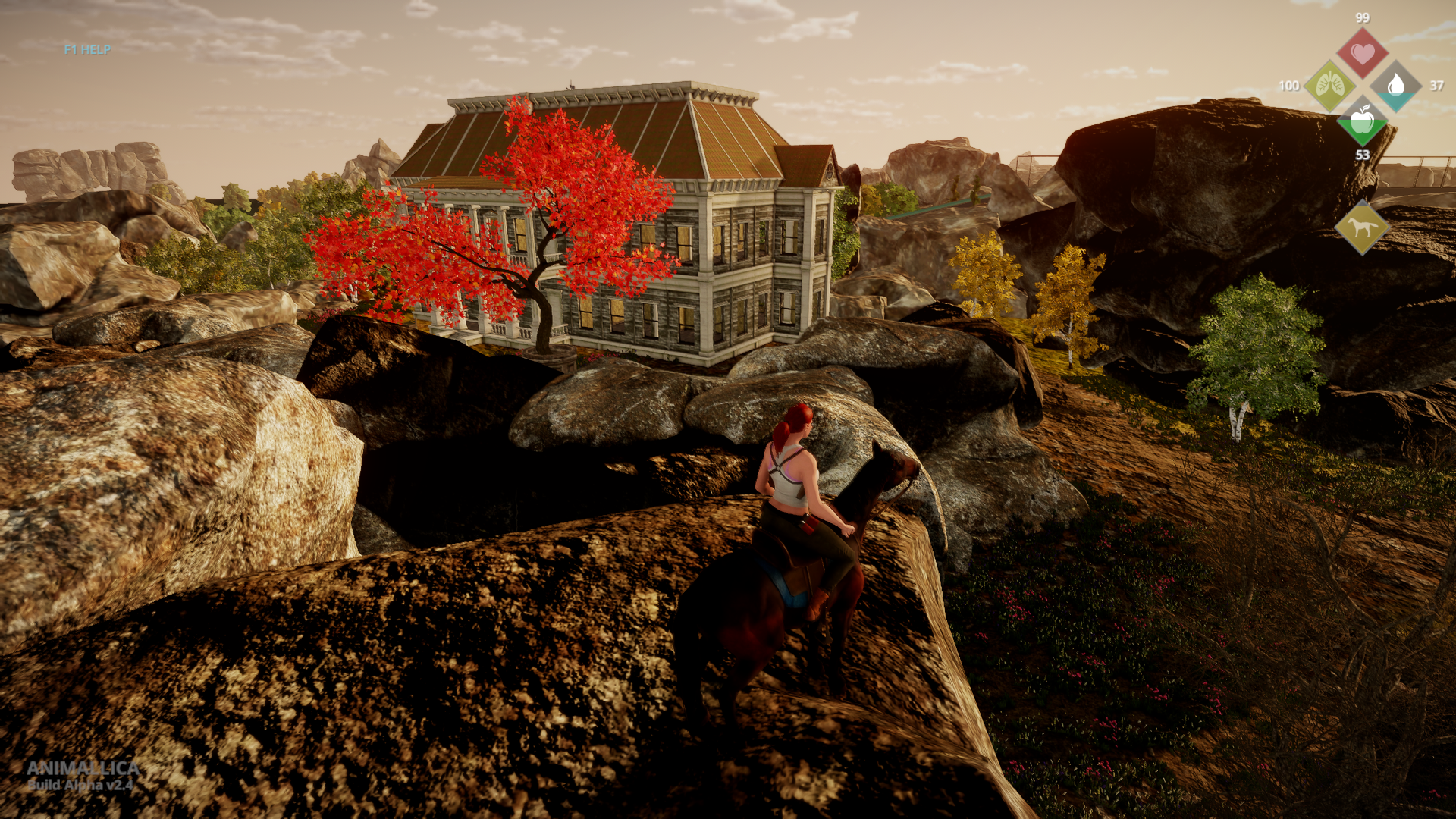Image resolution: width=1456 pixels, height=819 pixels.
Task: Open the horse mount icon
Action: point(1362,227)
